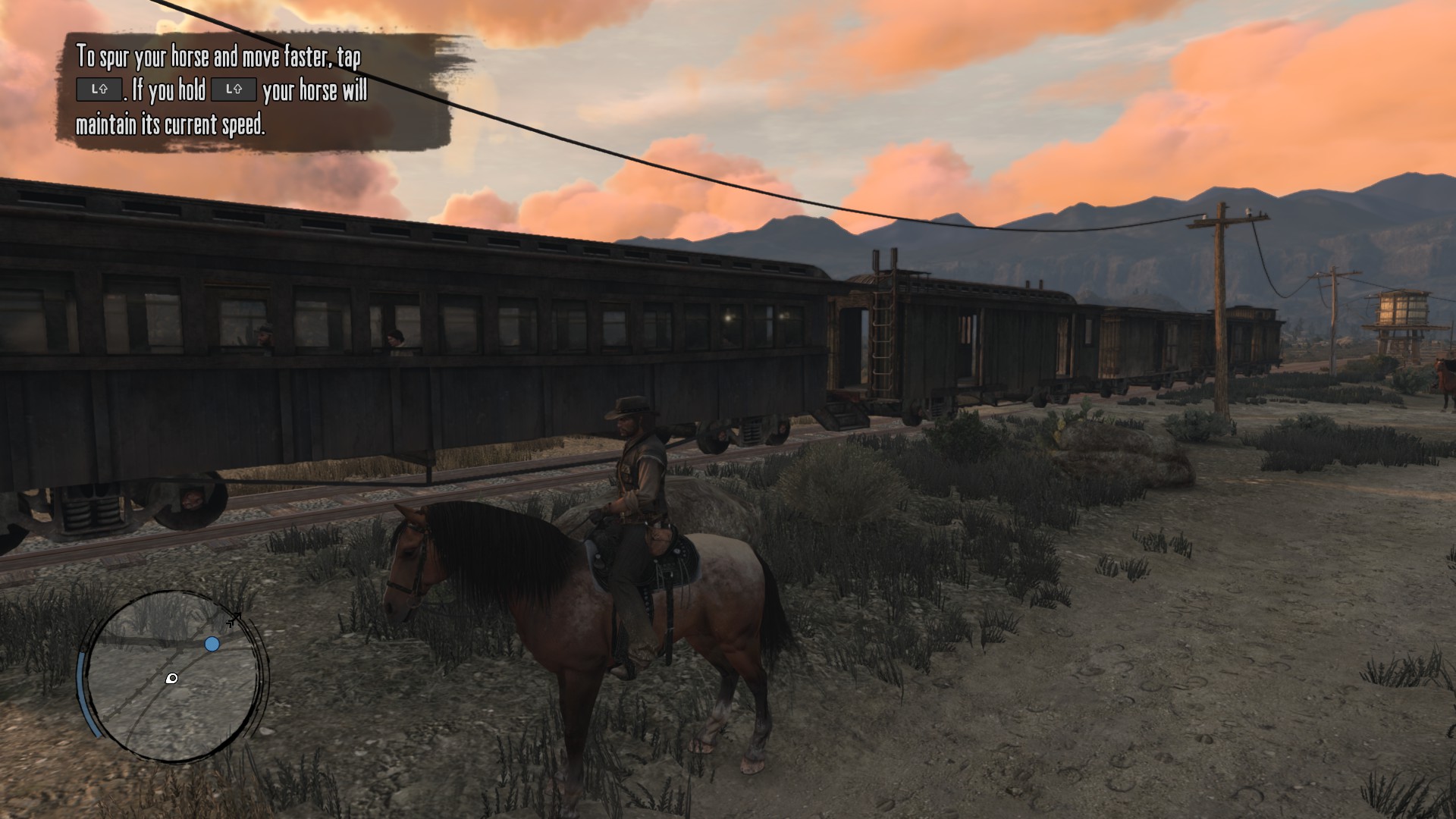Click the white player marker on minimap
Image resolution: width=1456 pixels, height=819 pixels.
172,678
